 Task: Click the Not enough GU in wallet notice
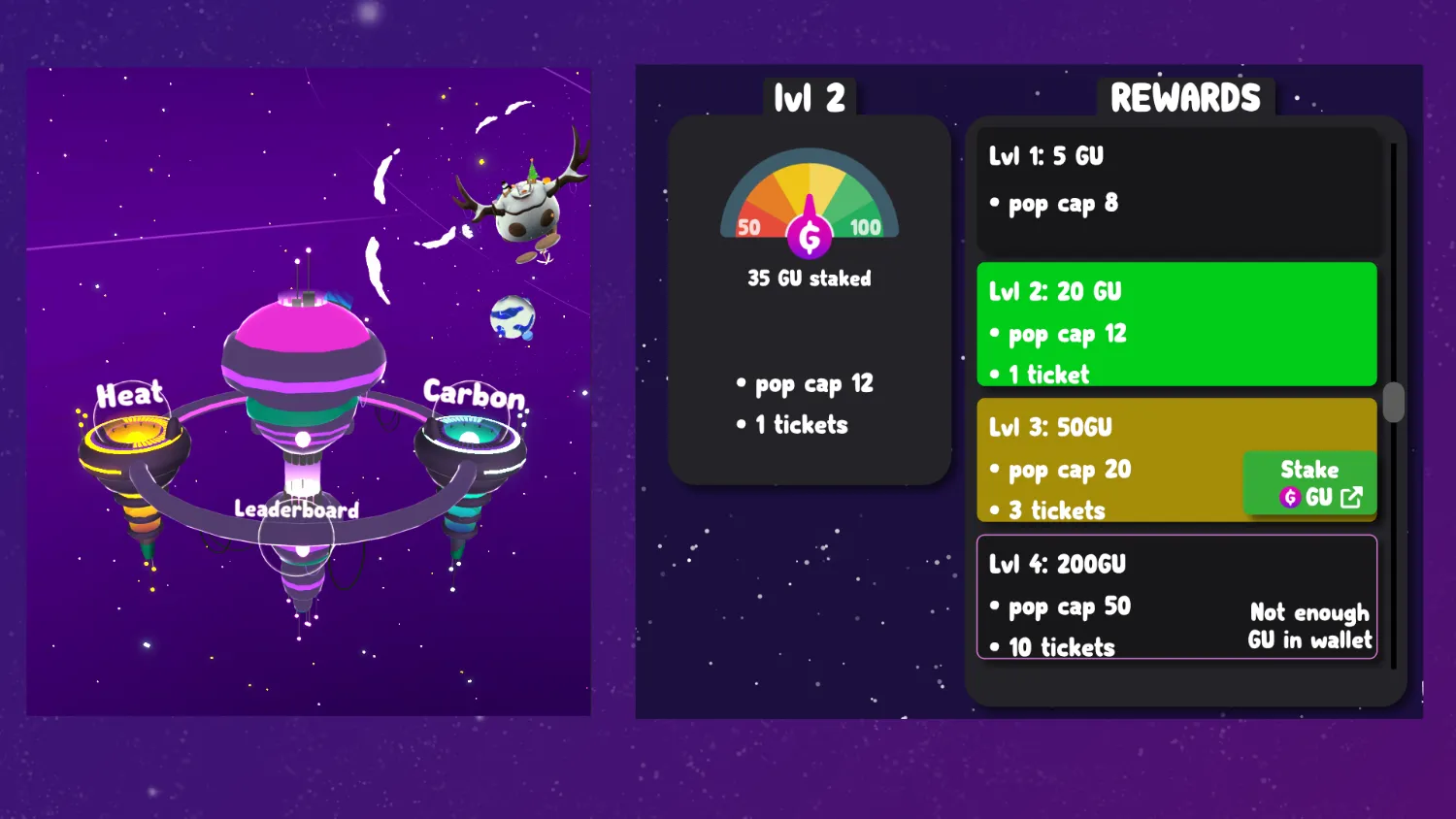click(1308, 626)
